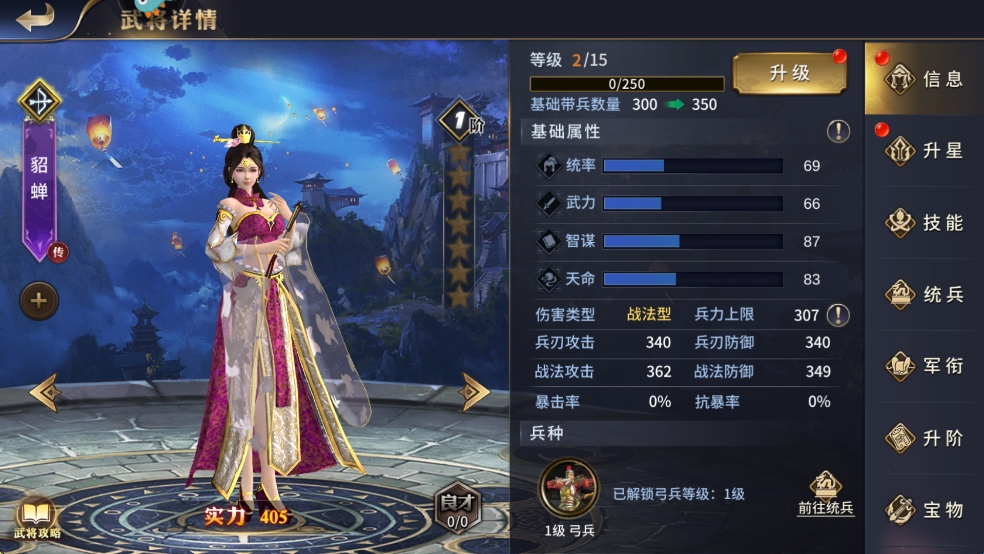The width and height of the screenshot is (984, 554).
Task: Open the 武将攻略 general guide
Action: click(x=37, y=517)
